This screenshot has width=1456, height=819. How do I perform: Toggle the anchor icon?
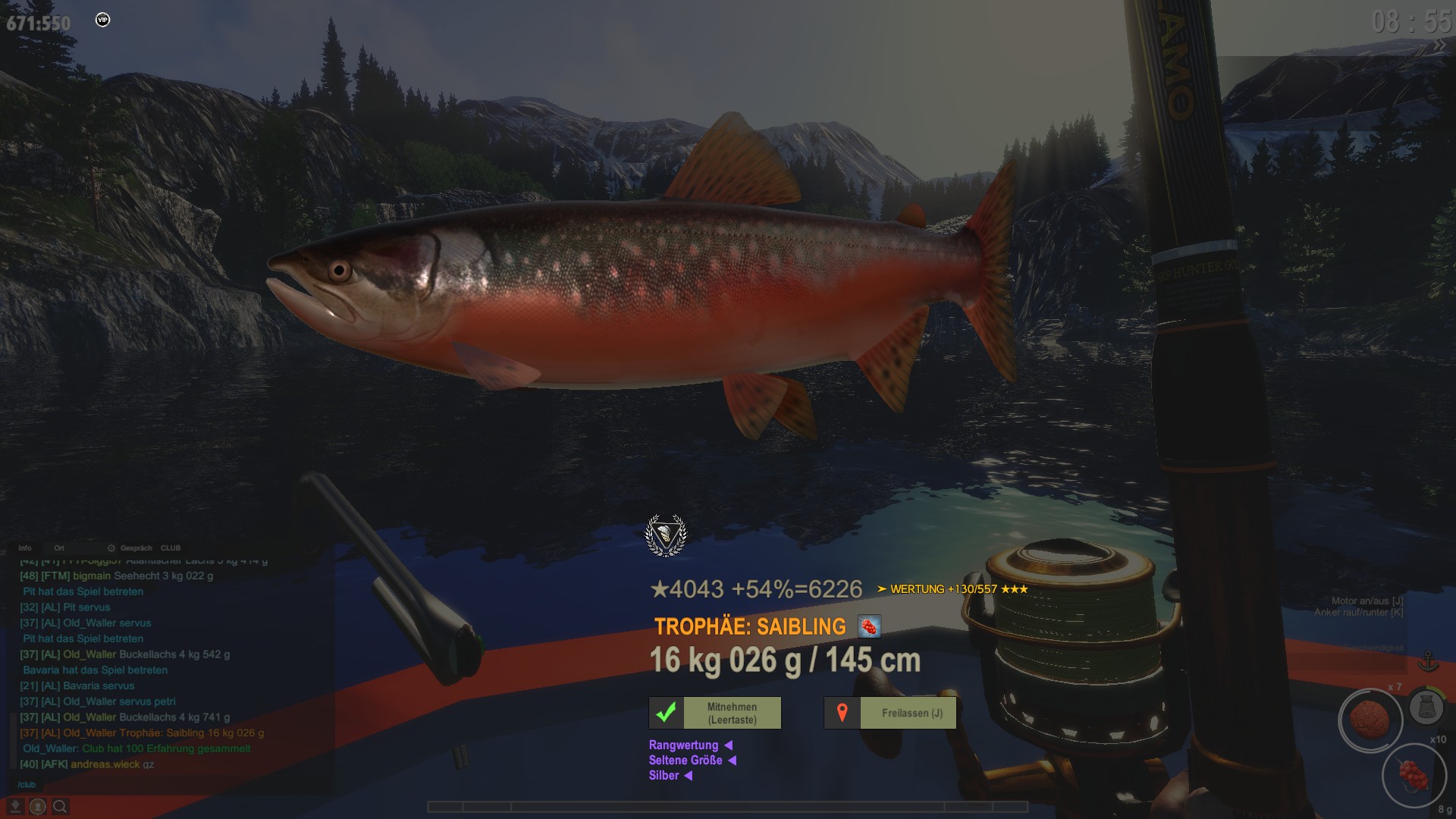1428,661
